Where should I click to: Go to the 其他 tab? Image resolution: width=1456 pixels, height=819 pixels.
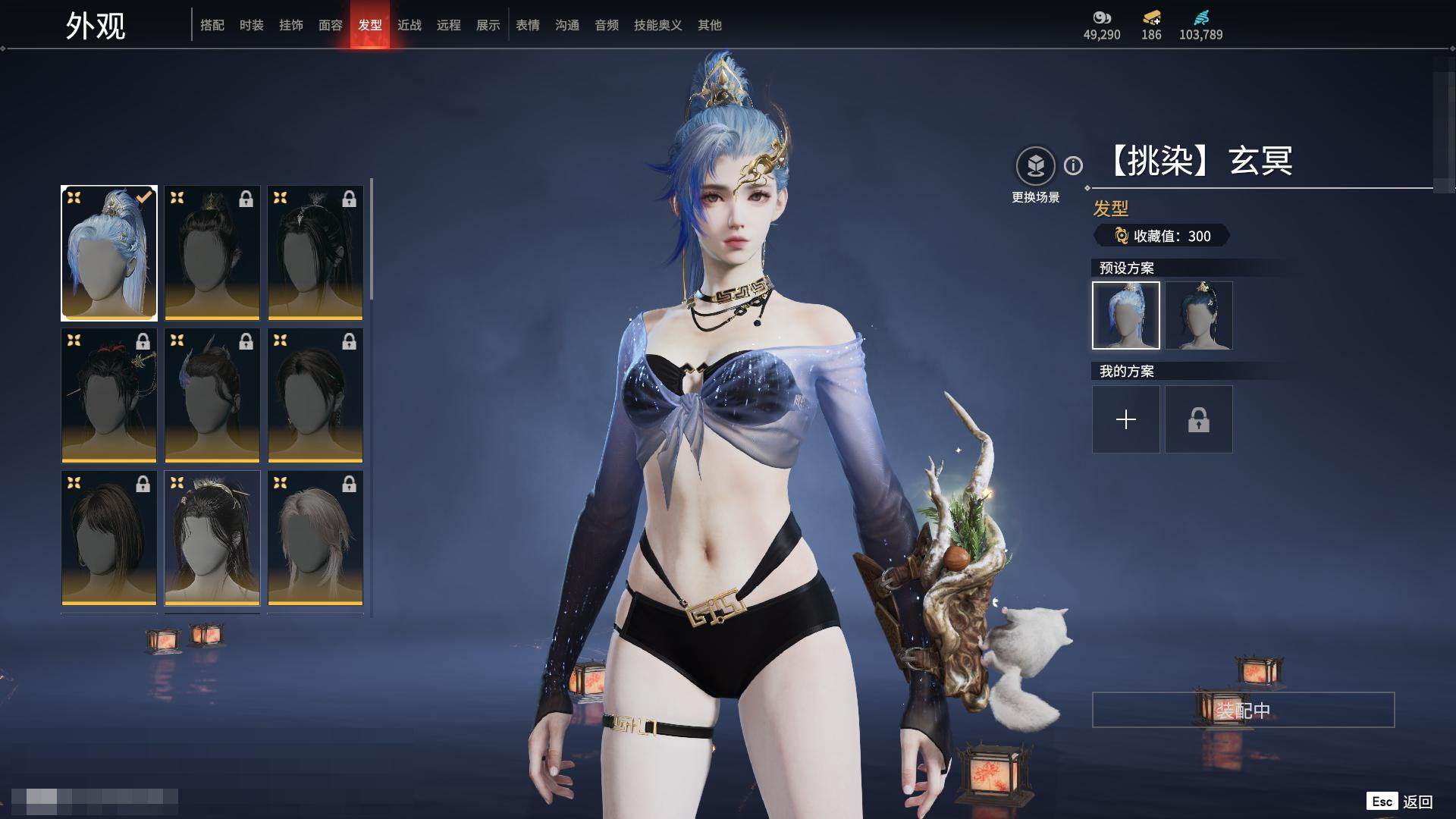pos(710,25)
